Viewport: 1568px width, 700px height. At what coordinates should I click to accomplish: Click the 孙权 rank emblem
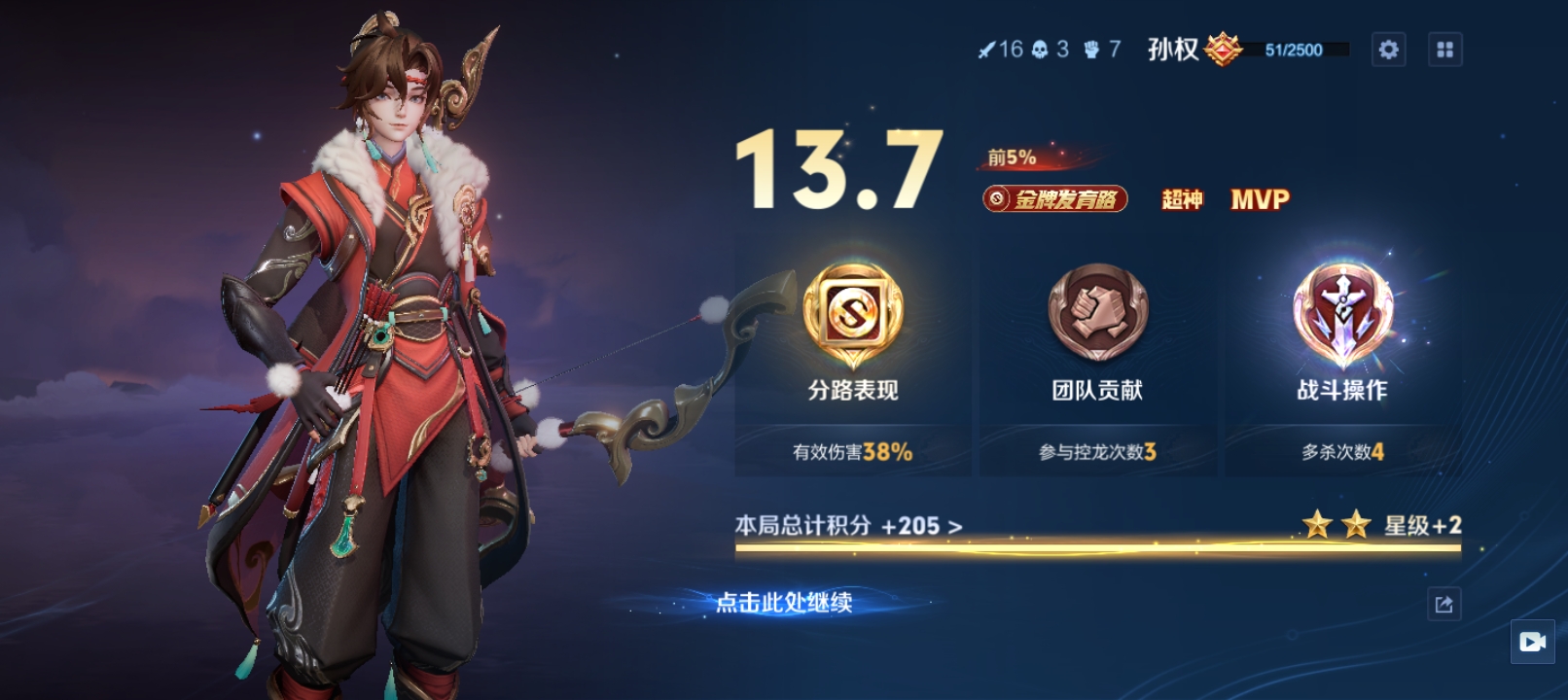pyautogui.click(x=1223, y=49)
